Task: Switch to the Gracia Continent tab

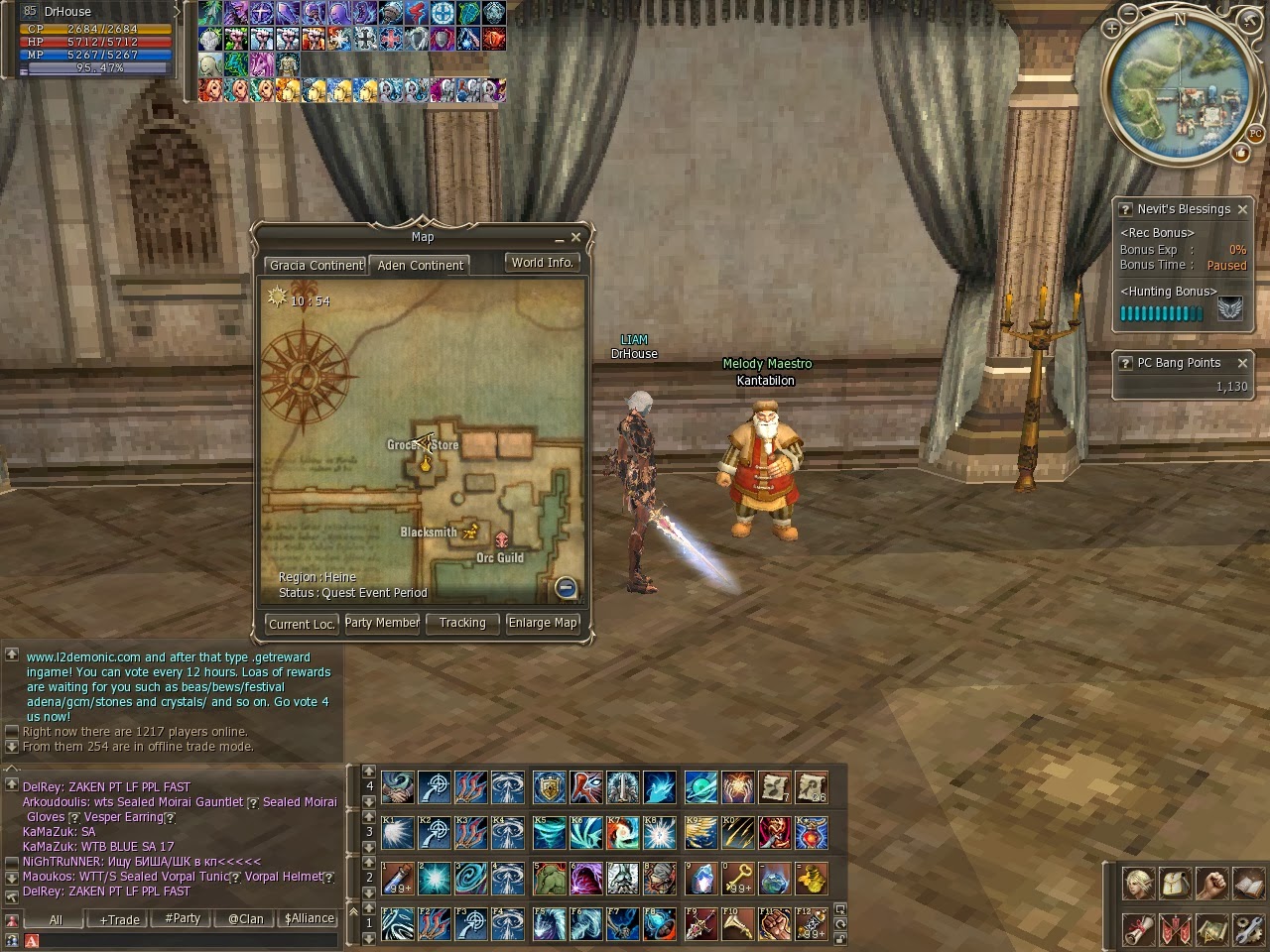Action: tap(315, 265)
